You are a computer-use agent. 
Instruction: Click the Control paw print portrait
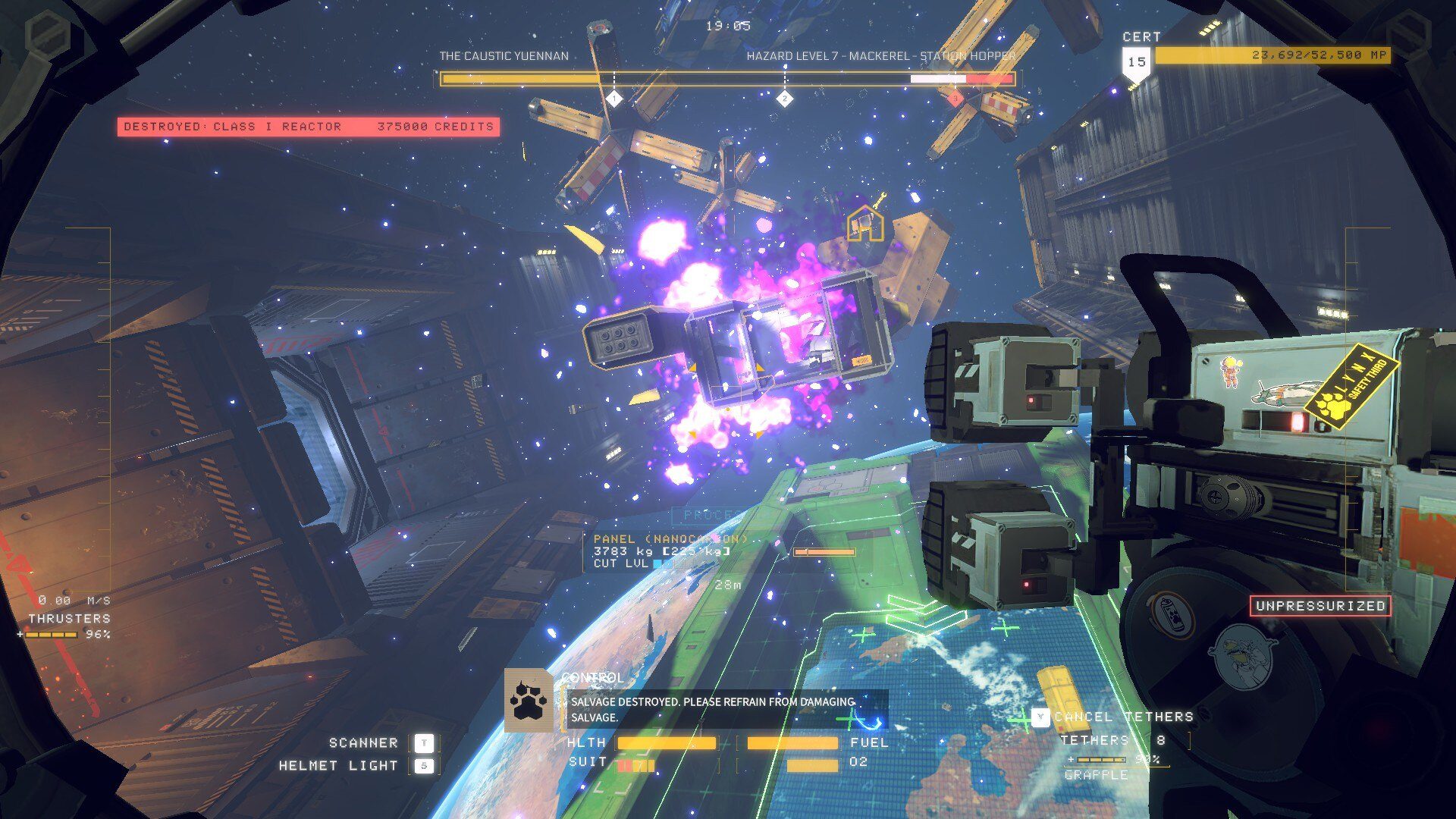coord(529,701)
